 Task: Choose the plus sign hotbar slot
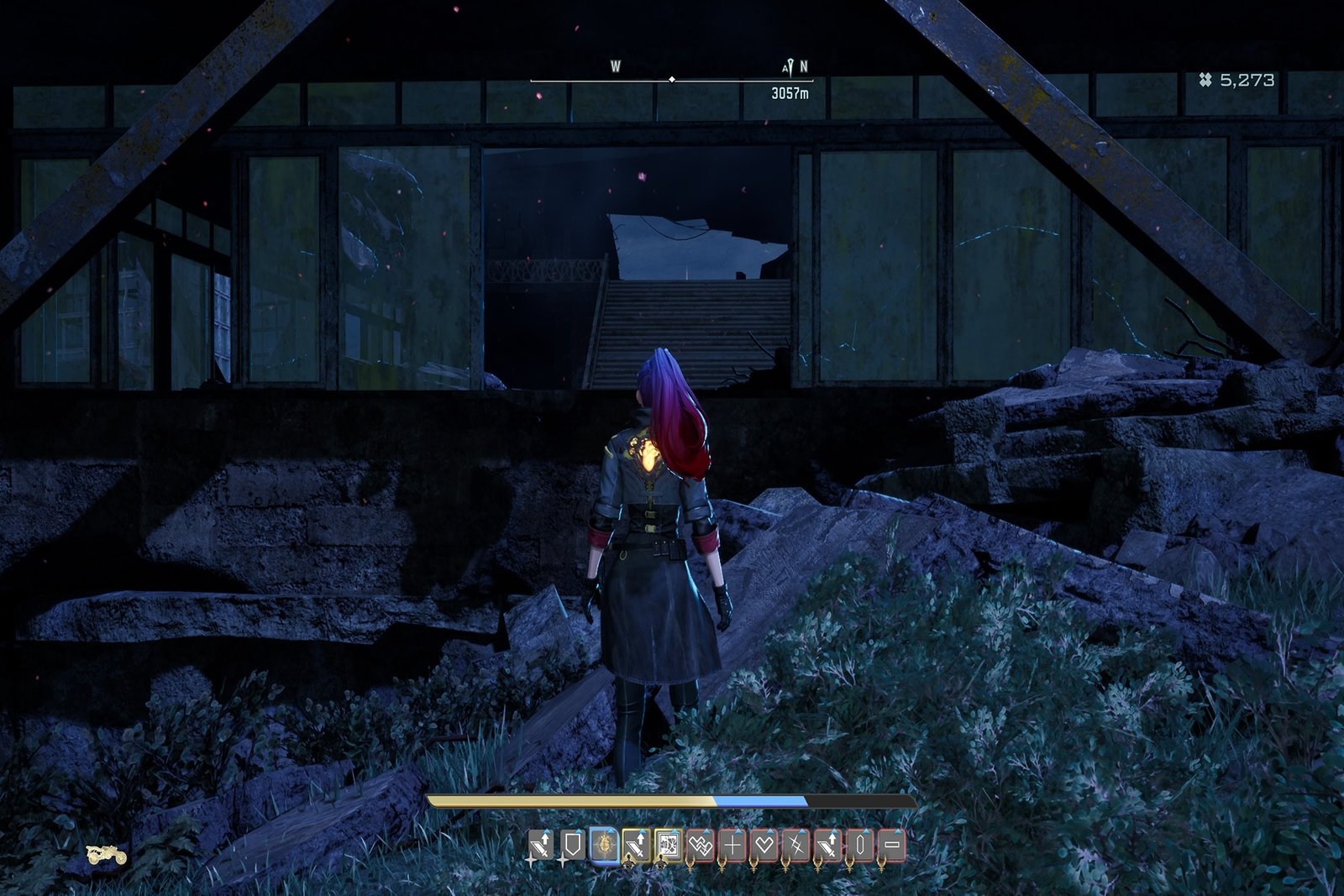click(732, 845)
